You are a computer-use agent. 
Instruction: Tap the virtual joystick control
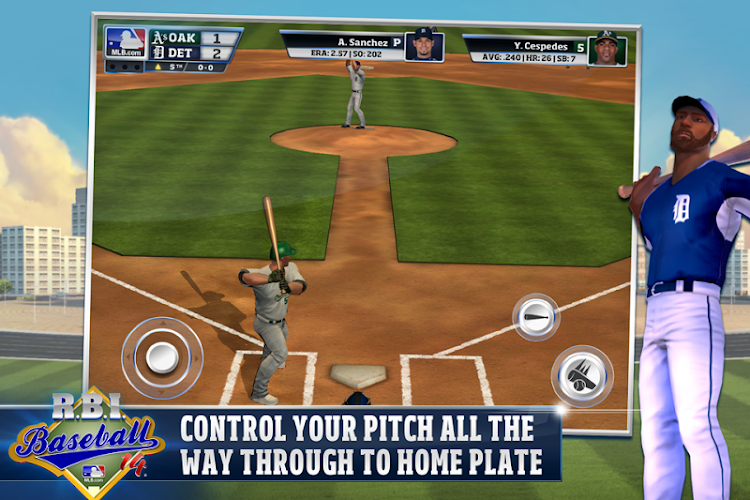(x=162, y=356)
